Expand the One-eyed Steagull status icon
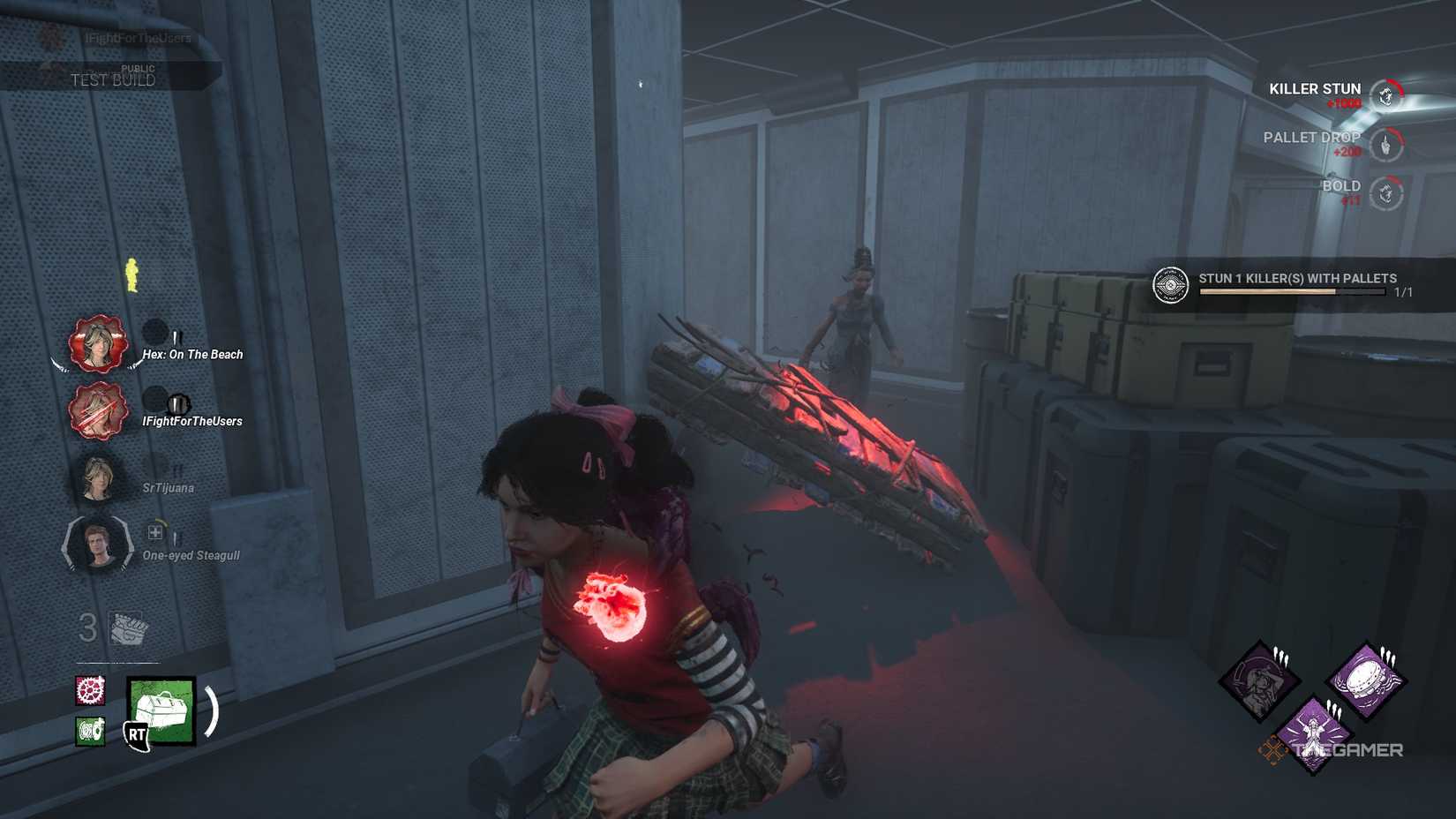Viewport: 1456px width, 819px height. [156, 532]
